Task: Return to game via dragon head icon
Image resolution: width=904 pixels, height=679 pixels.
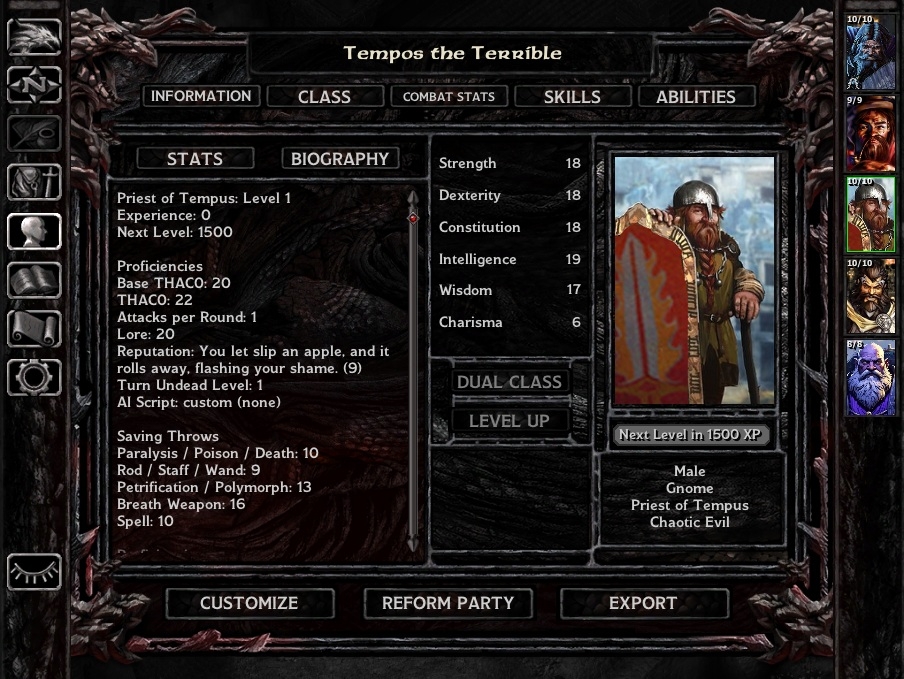Action: point(34,35)
